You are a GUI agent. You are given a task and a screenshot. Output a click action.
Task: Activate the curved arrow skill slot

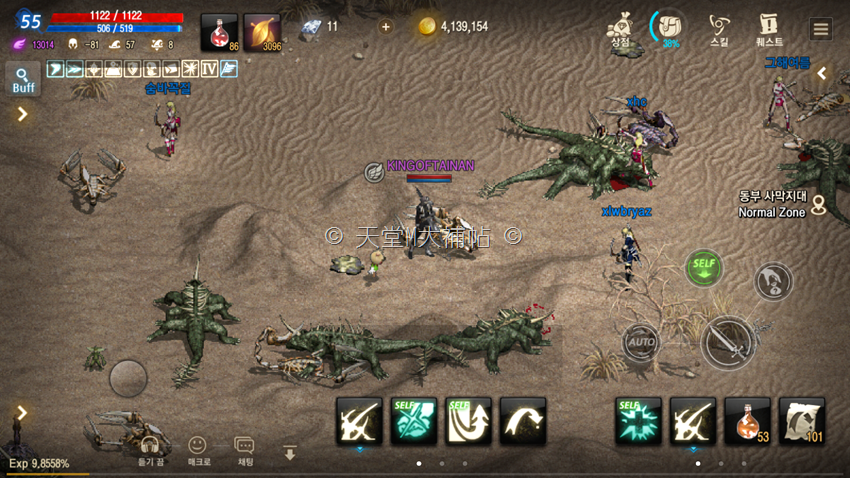pyautogui.click(x=523, y=420)
